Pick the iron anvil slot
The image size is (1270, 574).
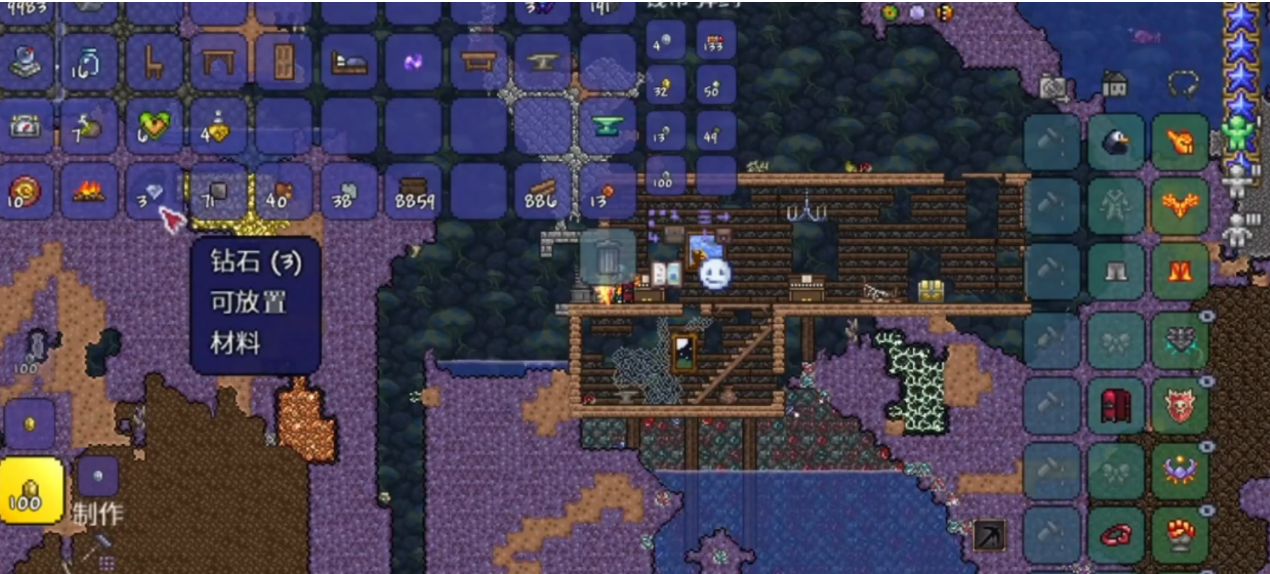[x=543, y=63]
